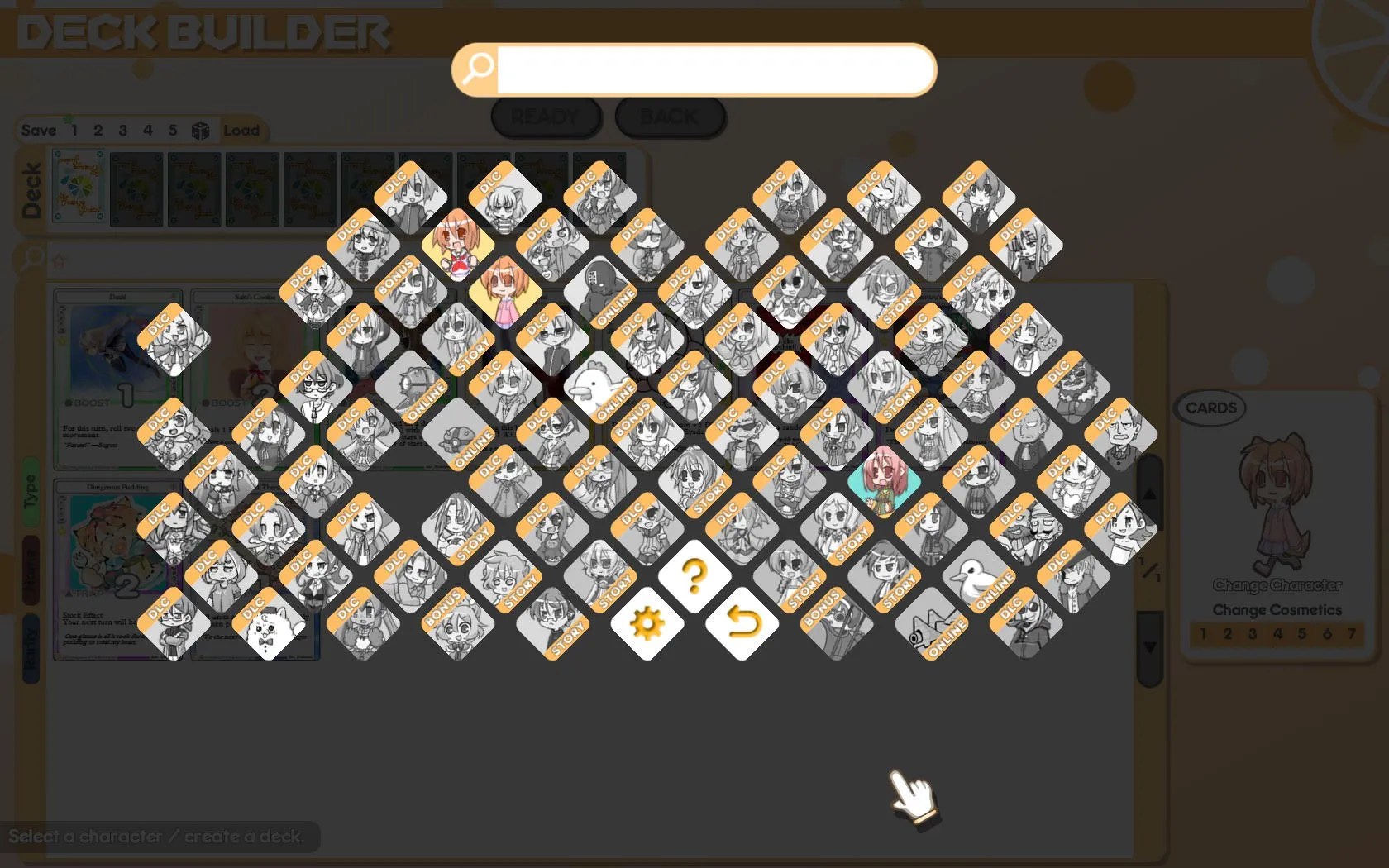Select cosmetic variant 7 under Change Cosmetics
Viewport: 1389px width, 868px height.
1353,634
